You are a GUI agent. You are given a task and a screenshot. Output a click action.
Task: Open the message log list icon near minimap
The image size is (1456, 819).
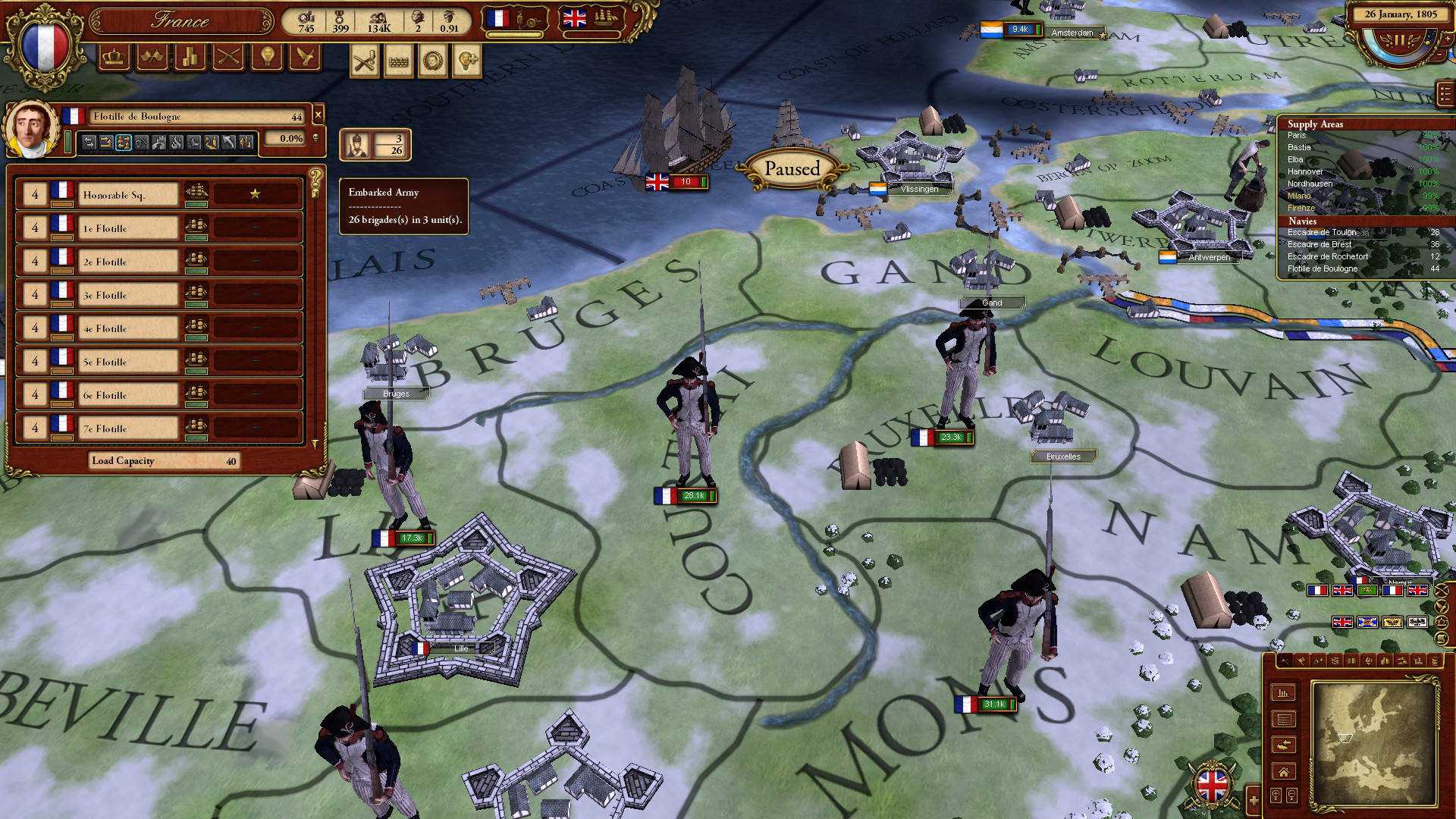coord(1285,719)
